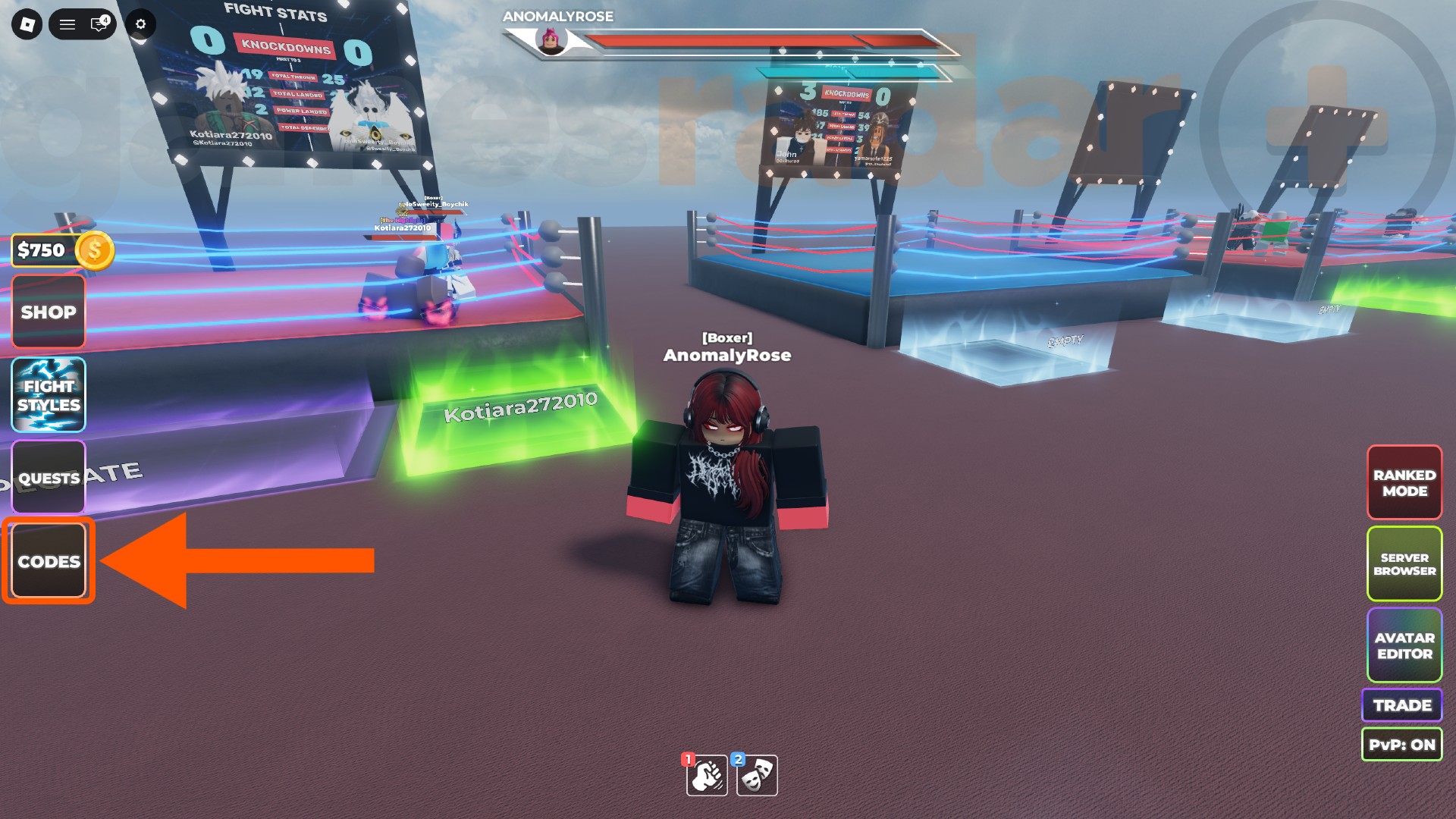The image size is (1456, 819).
Task: Click the hamburger menu icon
Action: [x=67, y=24]
